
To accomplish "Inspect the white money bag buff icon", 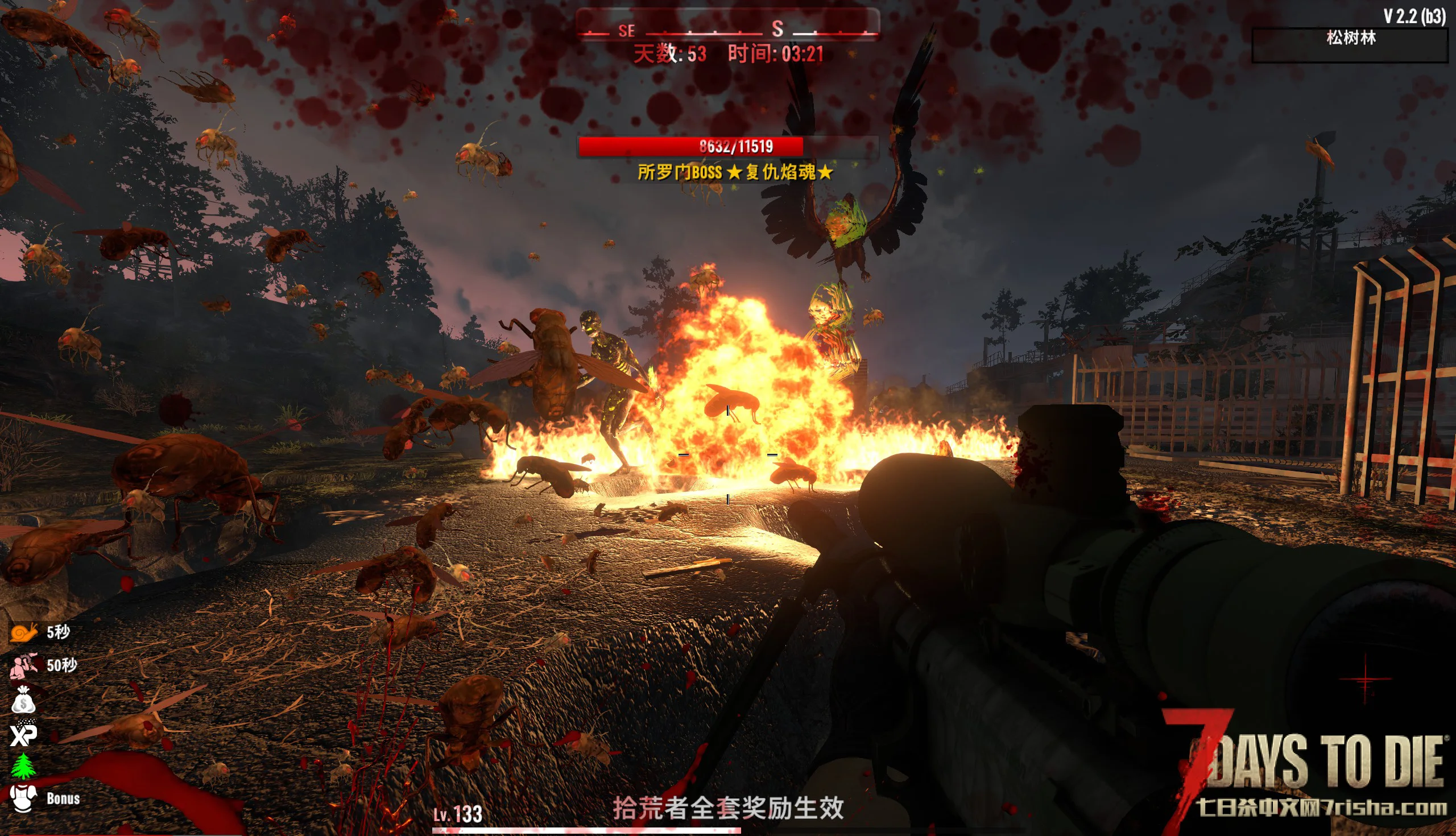I will tap(23, 700).
